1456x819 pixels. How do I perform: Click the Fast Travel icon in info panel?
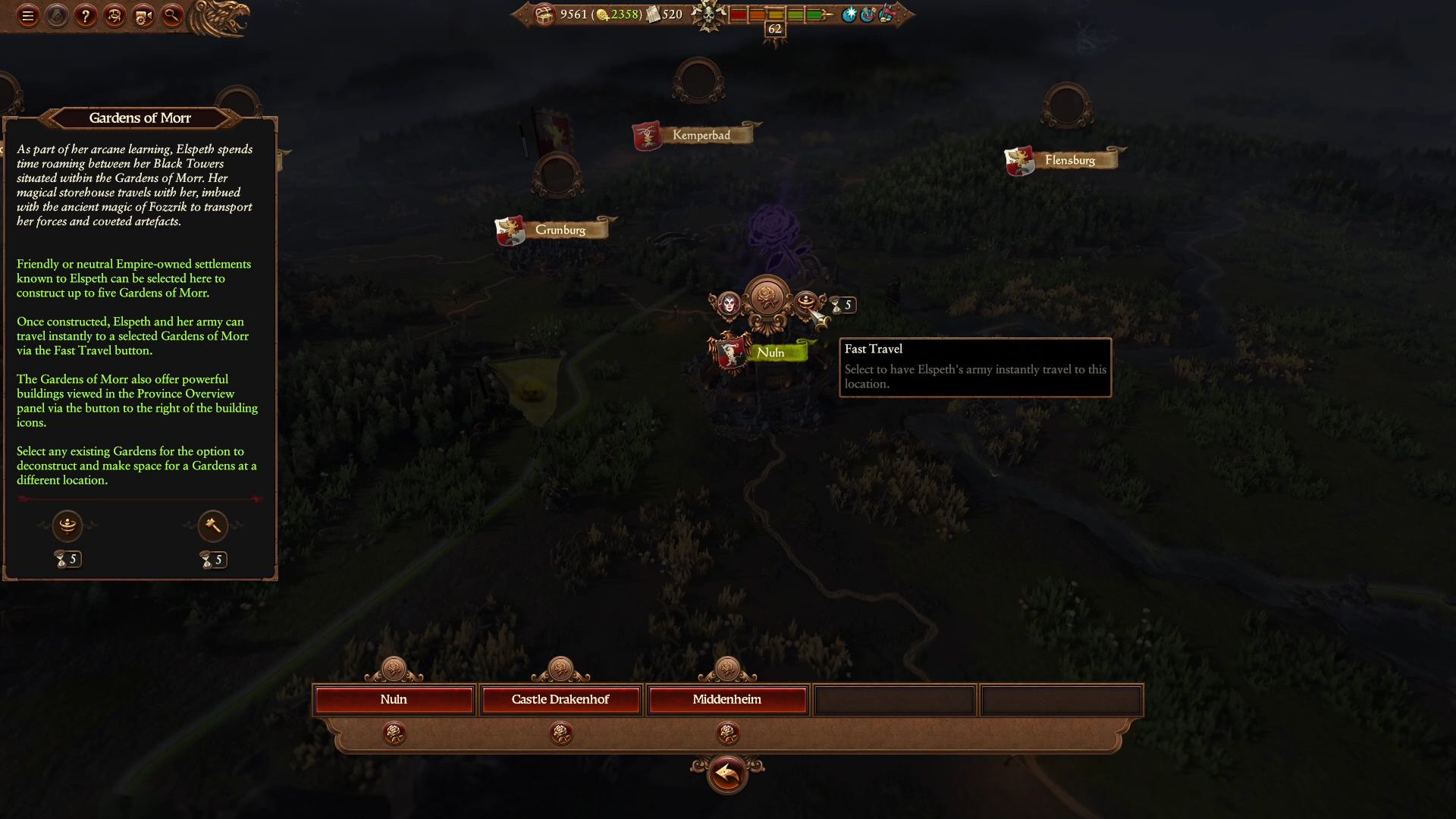point(67,525)
